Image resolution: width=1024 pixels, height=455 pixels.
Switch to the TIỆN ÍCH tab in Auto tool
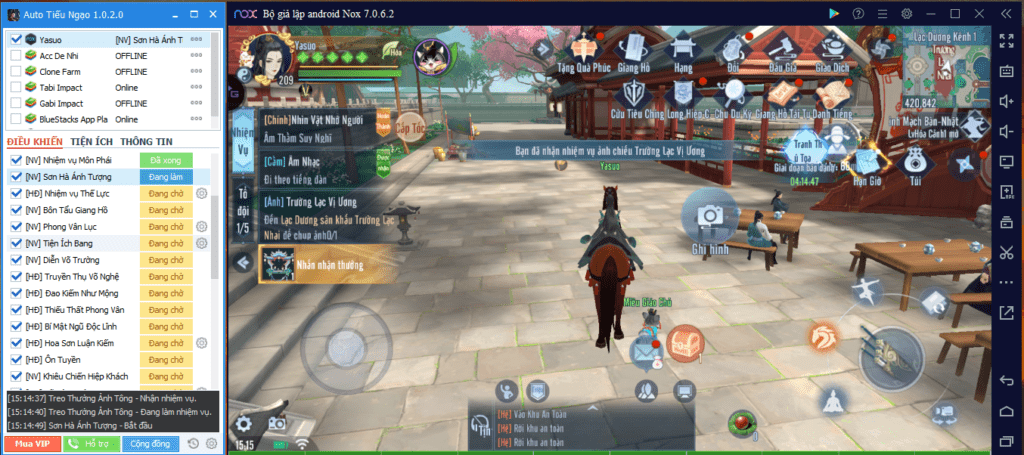[x=91, y=142]
